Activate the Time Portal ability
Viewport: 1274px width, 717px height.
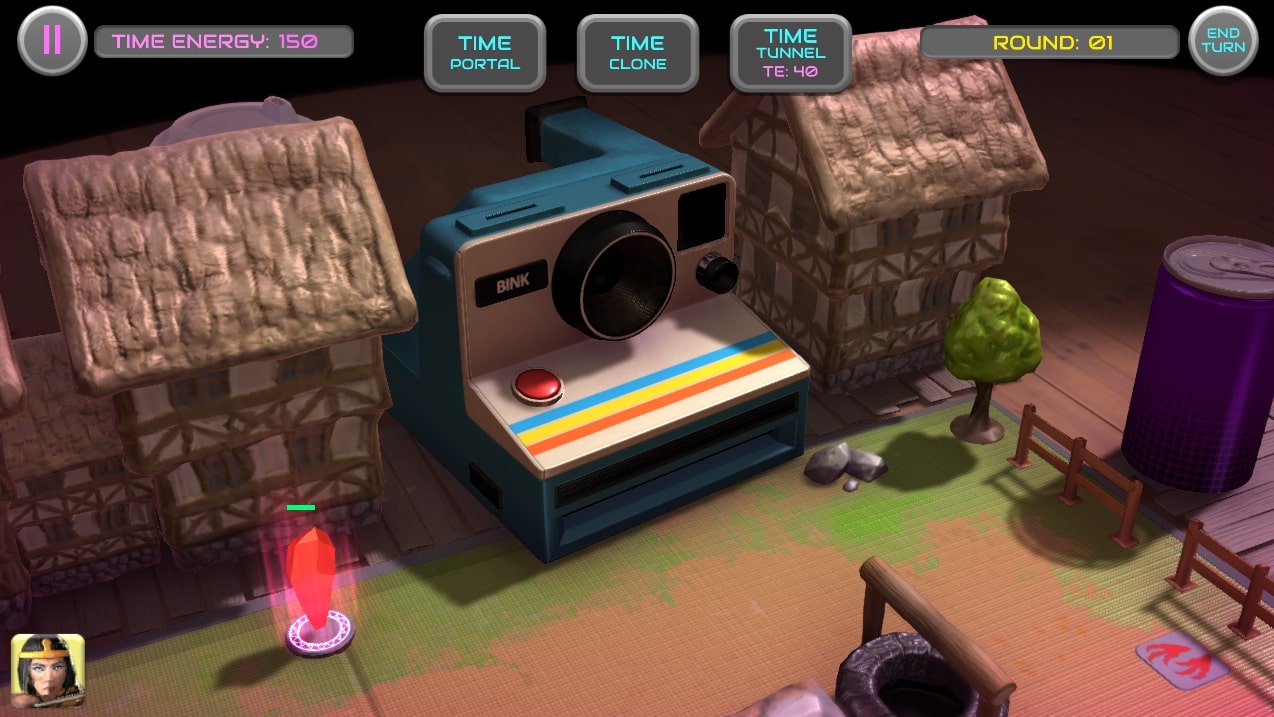click(485, 53)
